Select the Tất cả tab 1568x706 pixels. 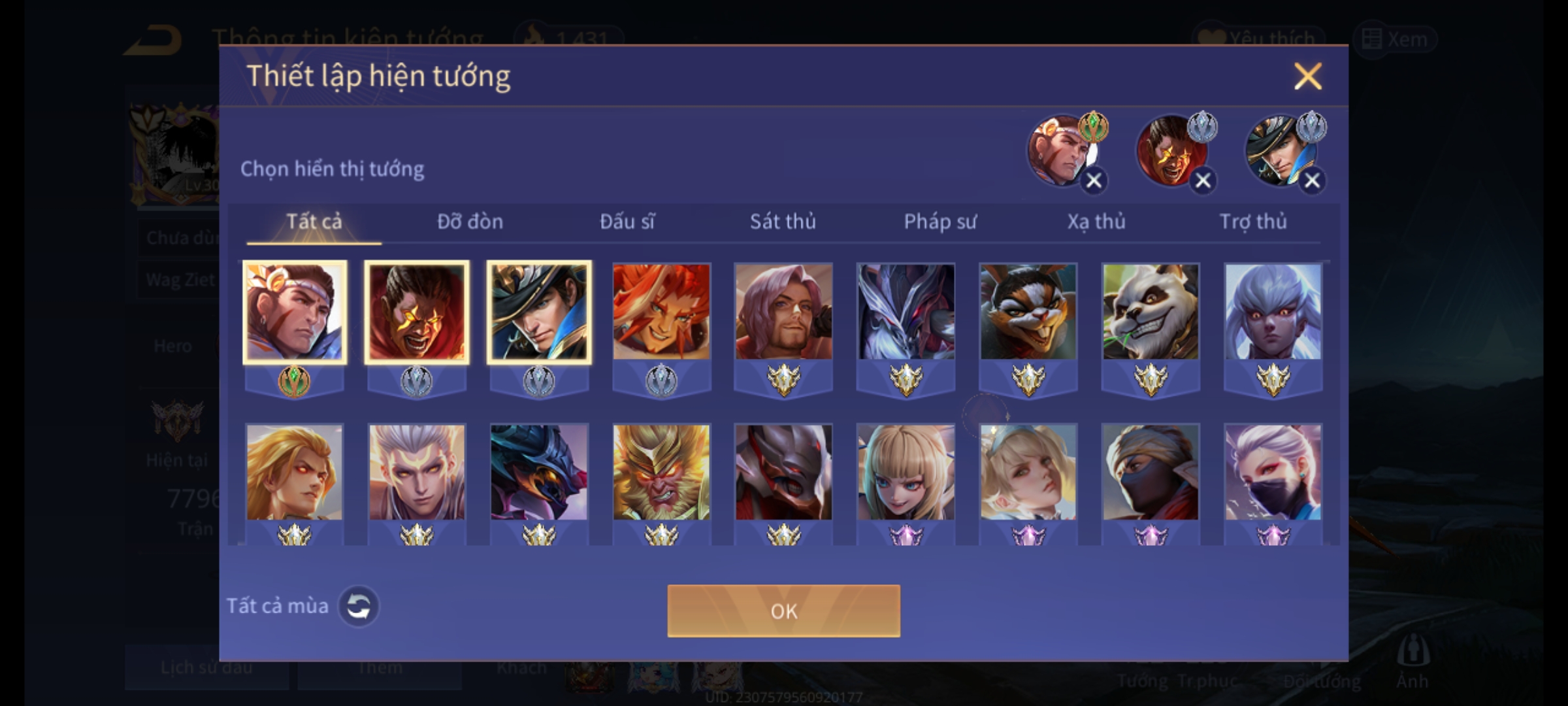[314, 222]
